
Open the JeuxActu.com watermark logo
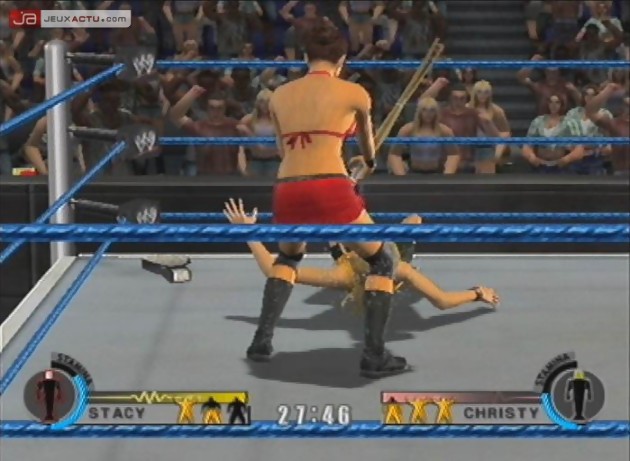coord(69,18)
